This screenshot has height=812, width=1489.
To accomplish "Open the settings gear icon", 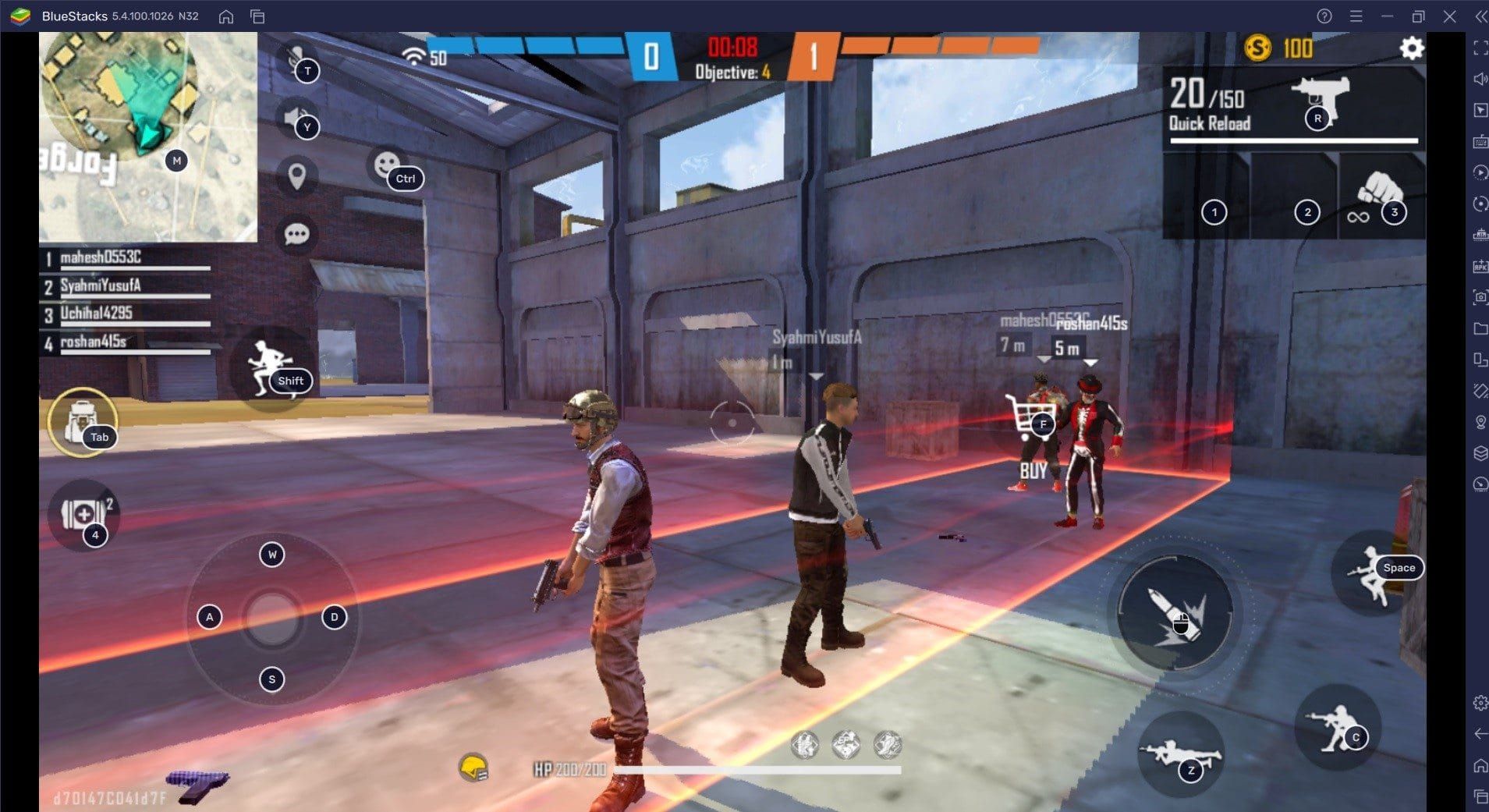I will tap(1411, 48).
